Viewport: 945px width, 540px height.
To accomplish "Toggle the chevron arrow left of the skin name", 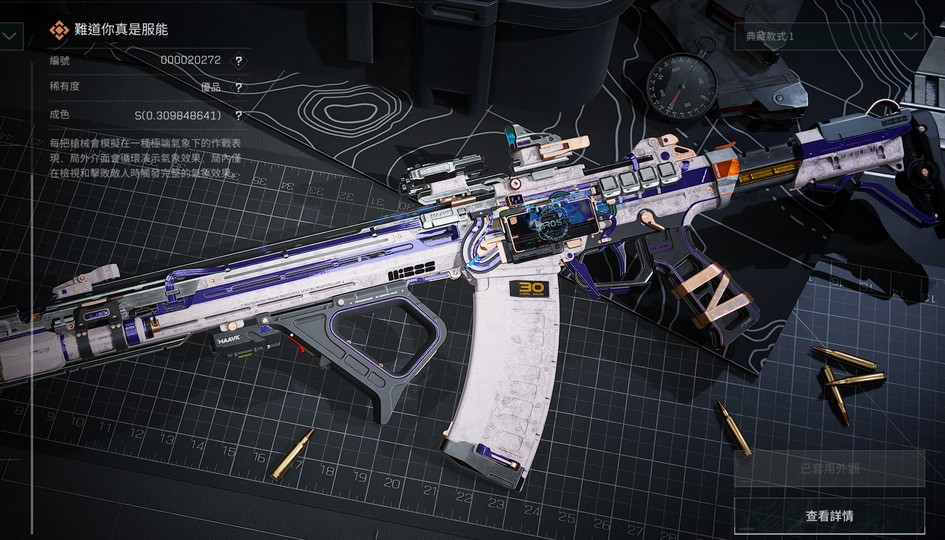I will (10, 35).
